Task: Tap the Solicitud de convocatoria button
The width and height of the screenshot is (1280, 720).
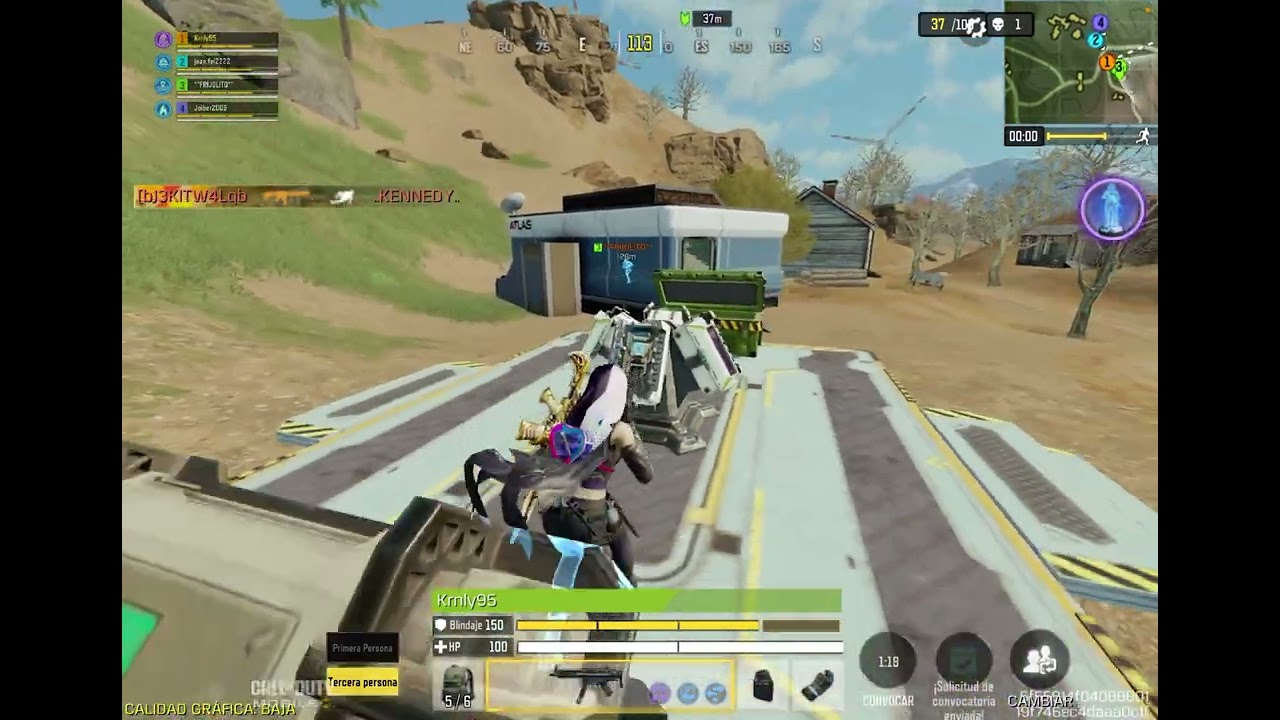Action: (x=963, y=664)
